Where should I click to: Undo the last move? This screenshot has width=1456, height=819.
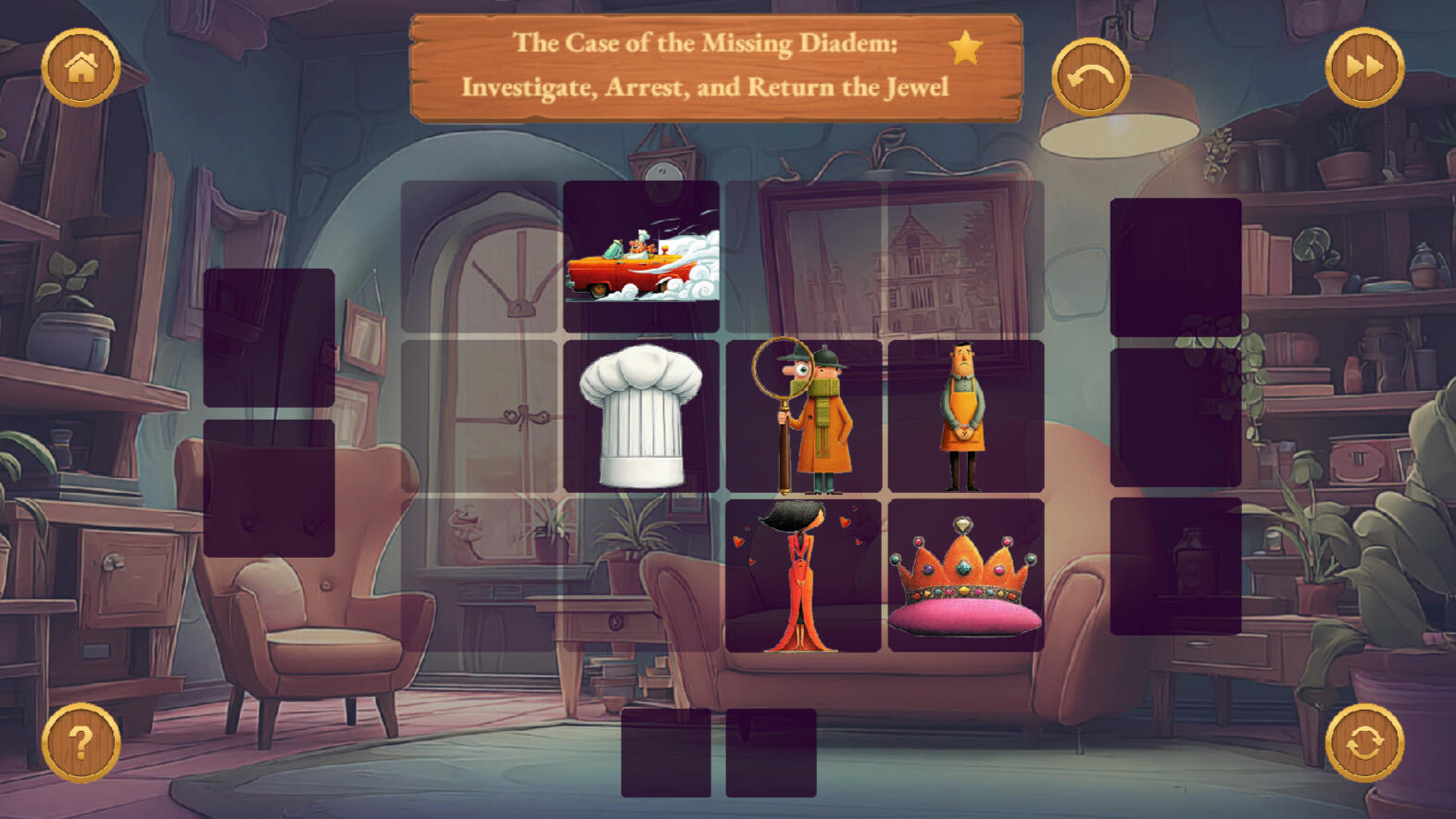click(1090, 77)
